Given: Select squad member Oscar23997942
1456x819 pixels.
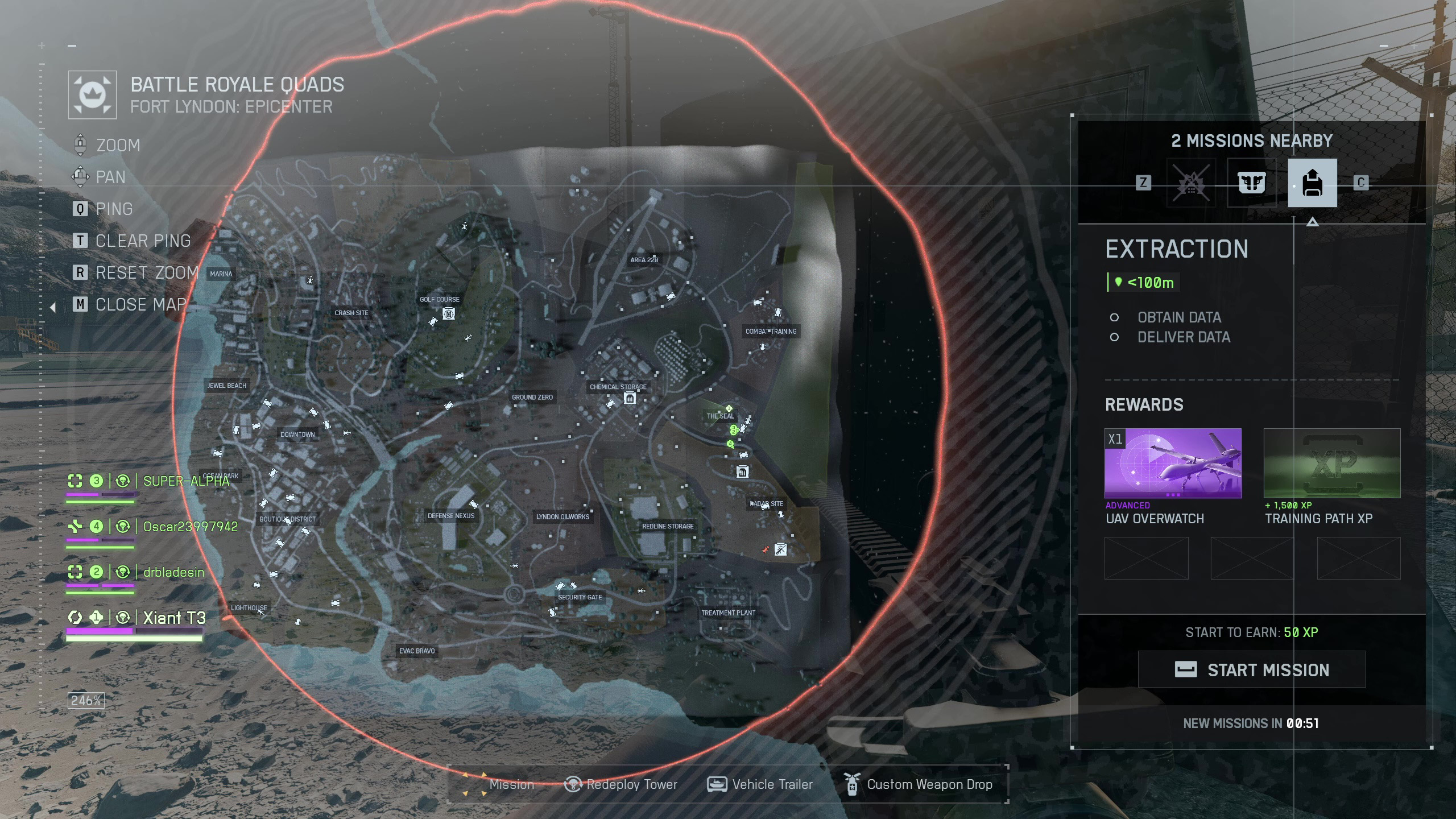Looking at the screenshot, I should [190, 527].
